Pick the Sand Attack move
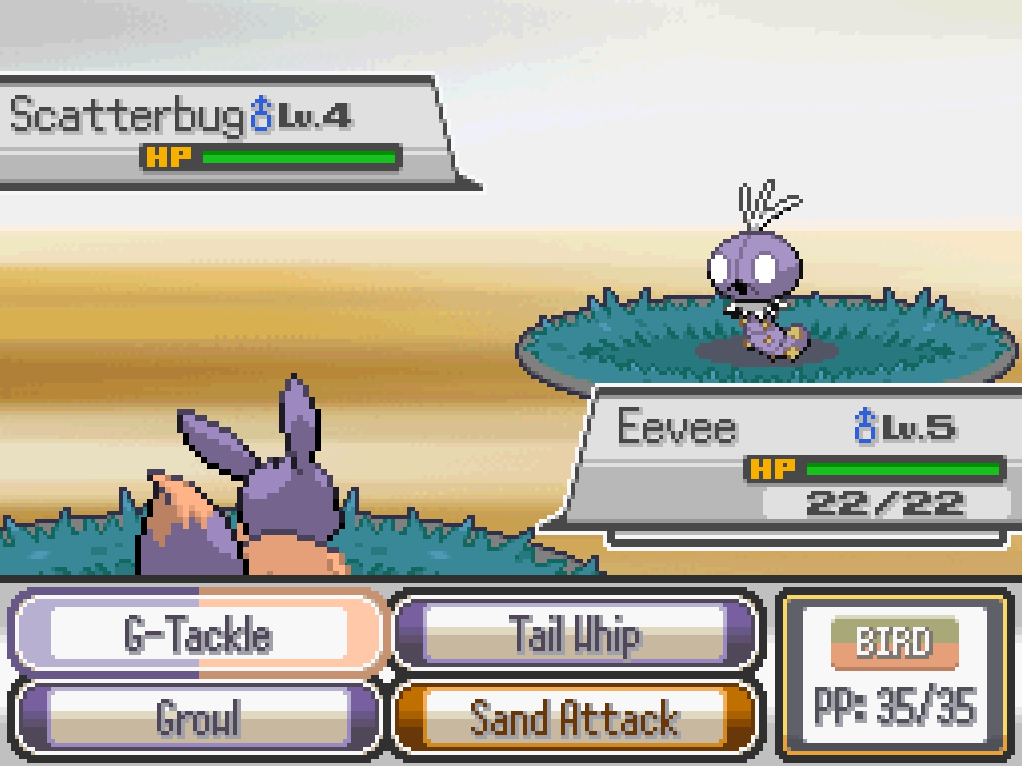This screenshot has height=766, width=1022. tap(574, 718)
